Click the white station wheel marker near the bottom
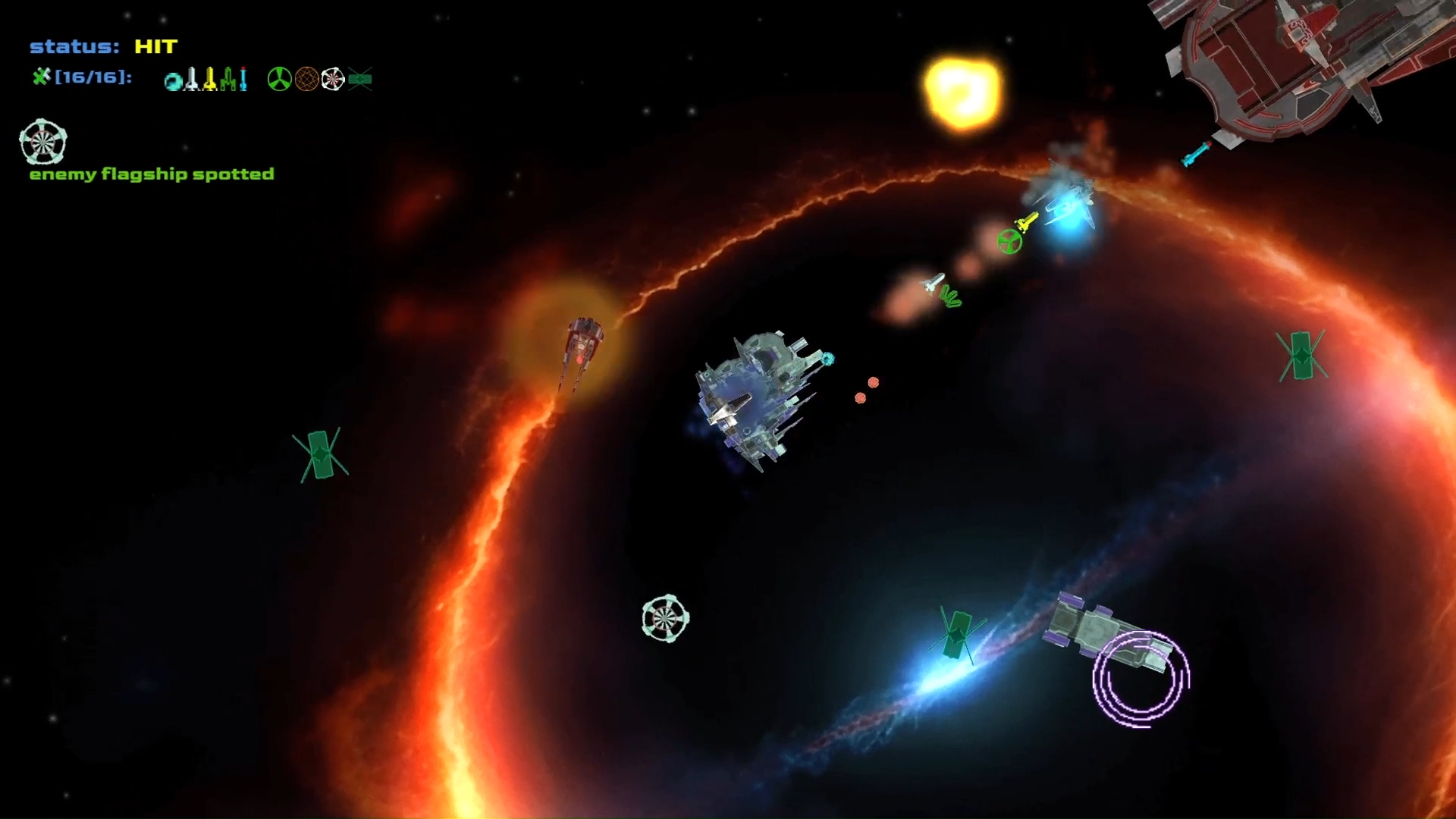 pos(666,617)
